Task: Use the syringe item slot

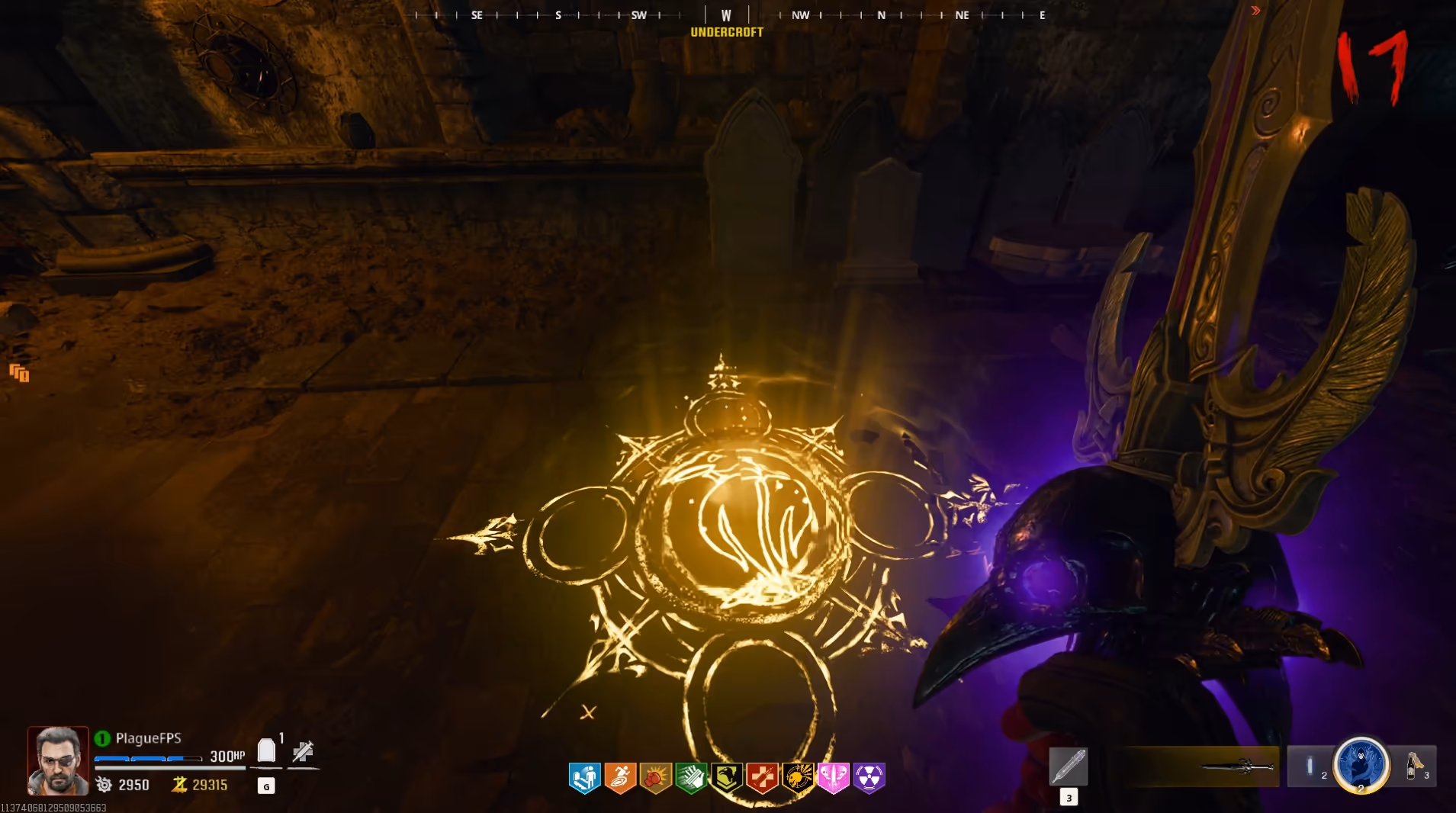Action: tap(1068, 766)
